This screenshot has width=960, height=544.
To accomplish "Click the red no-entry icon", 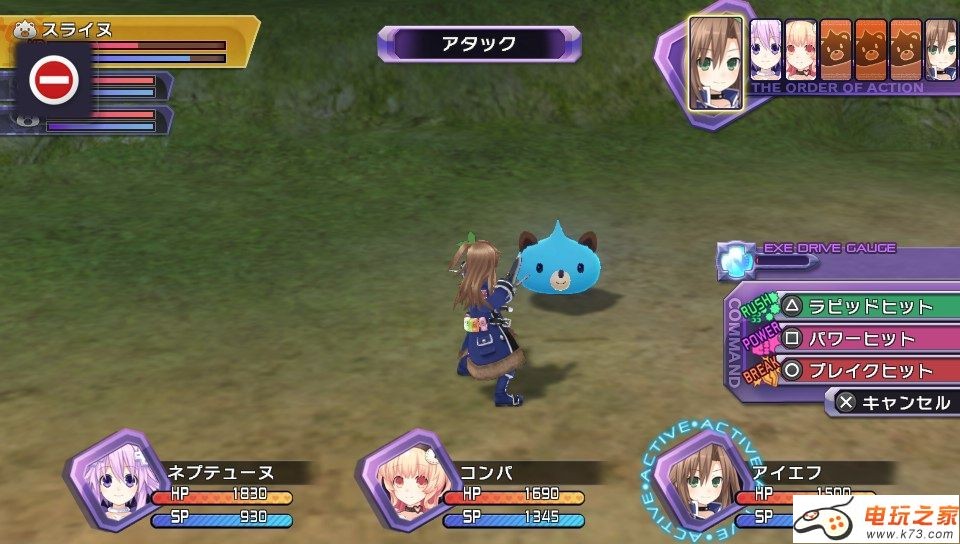I will [54, 79].
